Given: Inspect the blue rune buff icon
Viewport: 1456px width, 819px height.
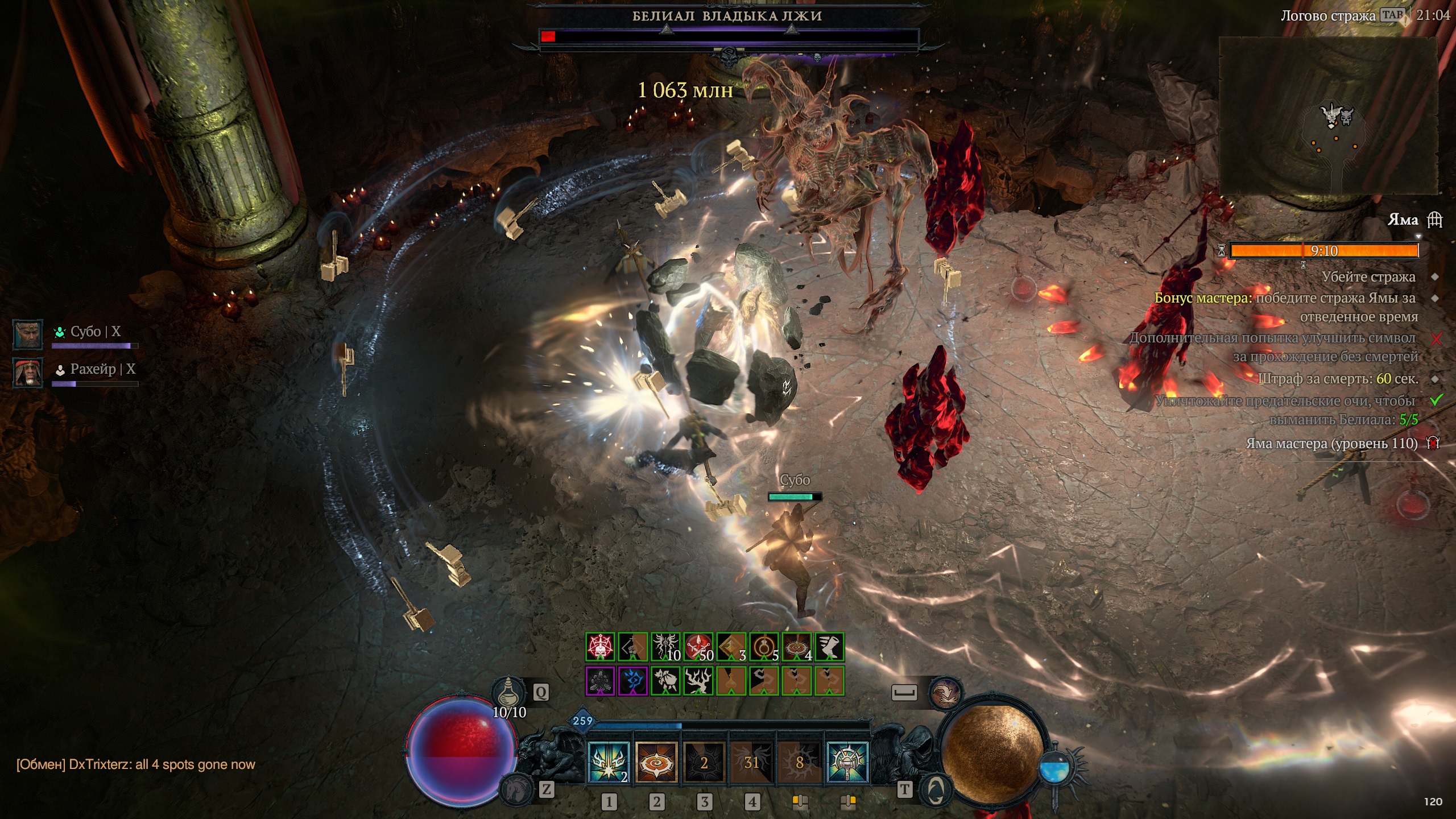Looking at the screenshot, I should (632, 681).
